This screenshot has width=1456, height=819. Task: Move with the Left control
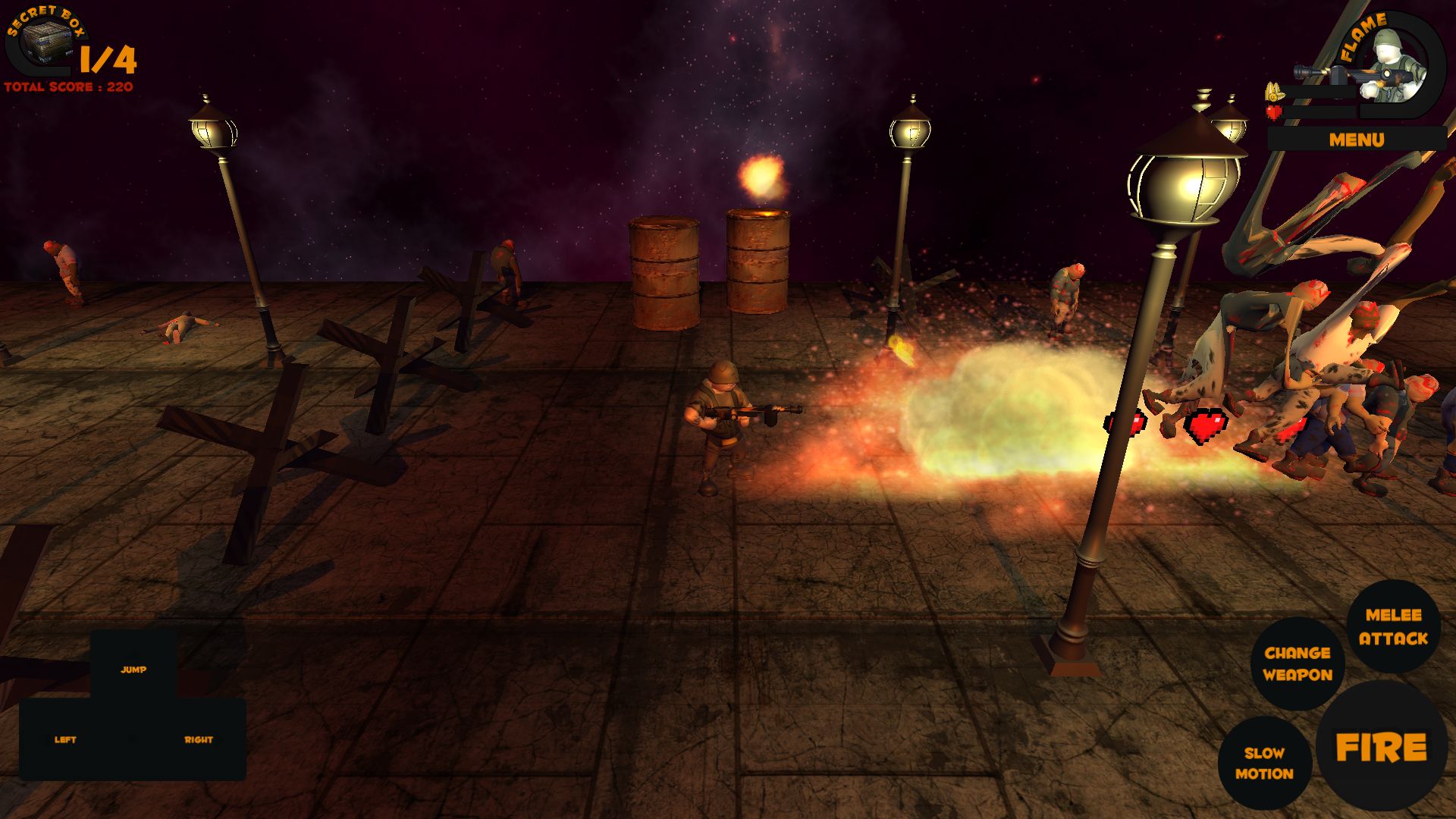[x=65, y=739]
